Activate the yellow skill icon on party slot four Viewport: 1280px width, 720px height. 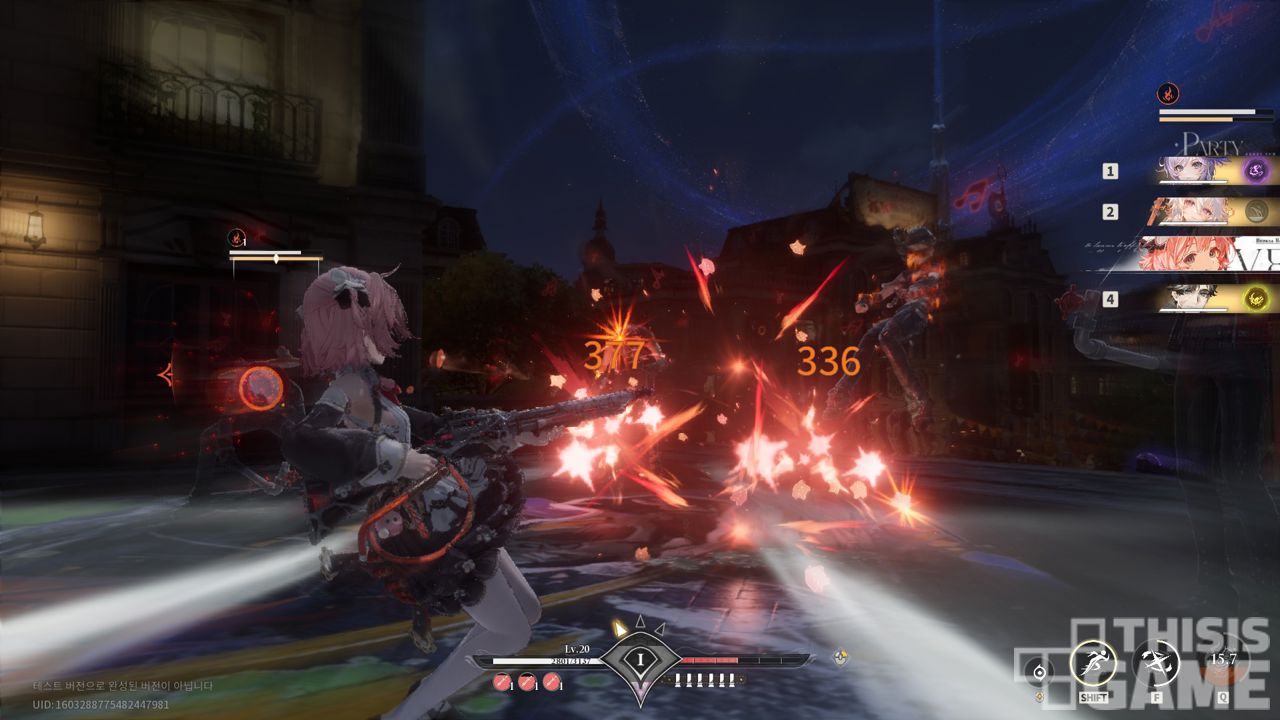coord(1256,297)
